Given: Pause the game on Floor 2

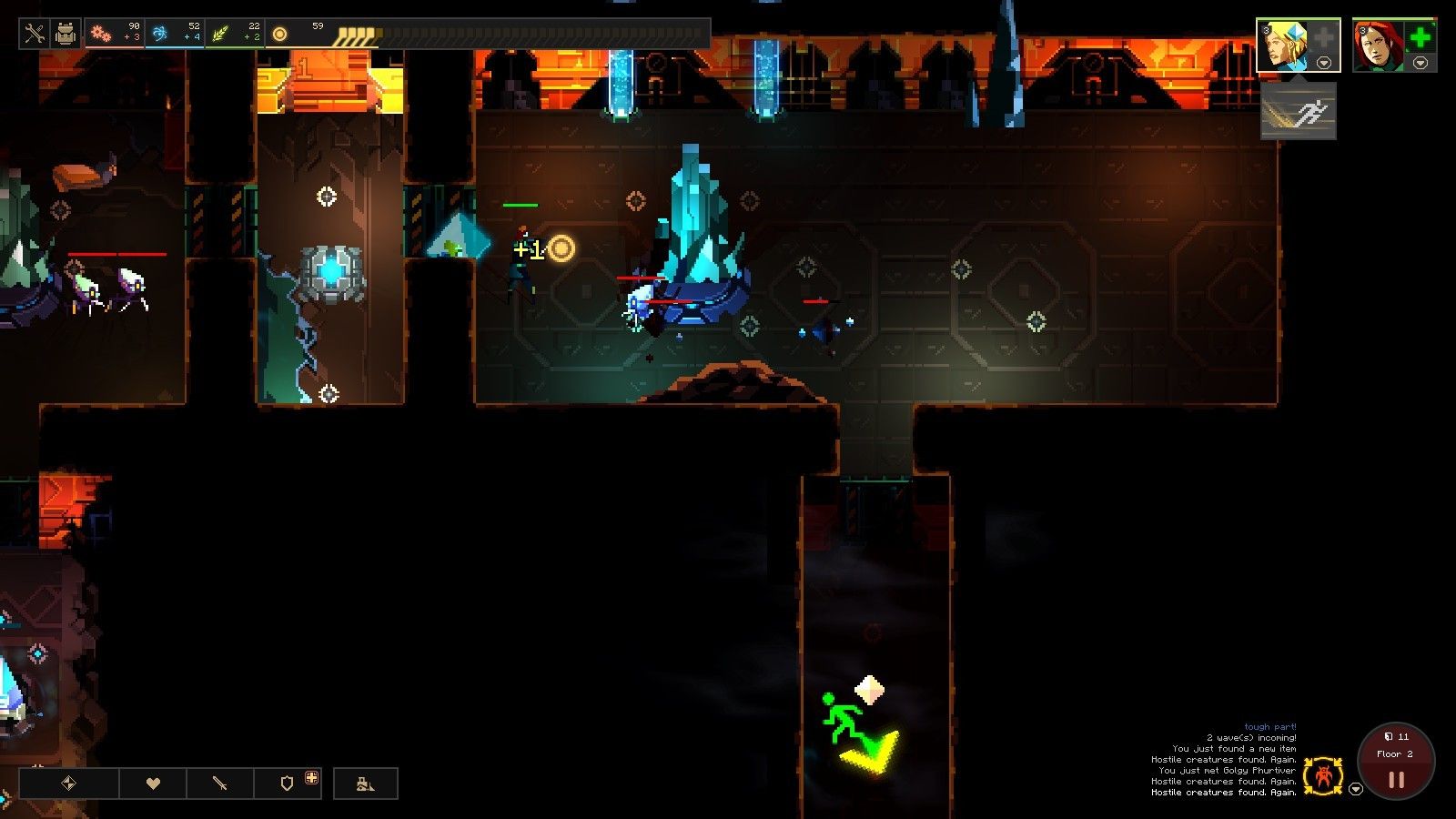Looking at the screenshot, I should [x=1396, y=780].
